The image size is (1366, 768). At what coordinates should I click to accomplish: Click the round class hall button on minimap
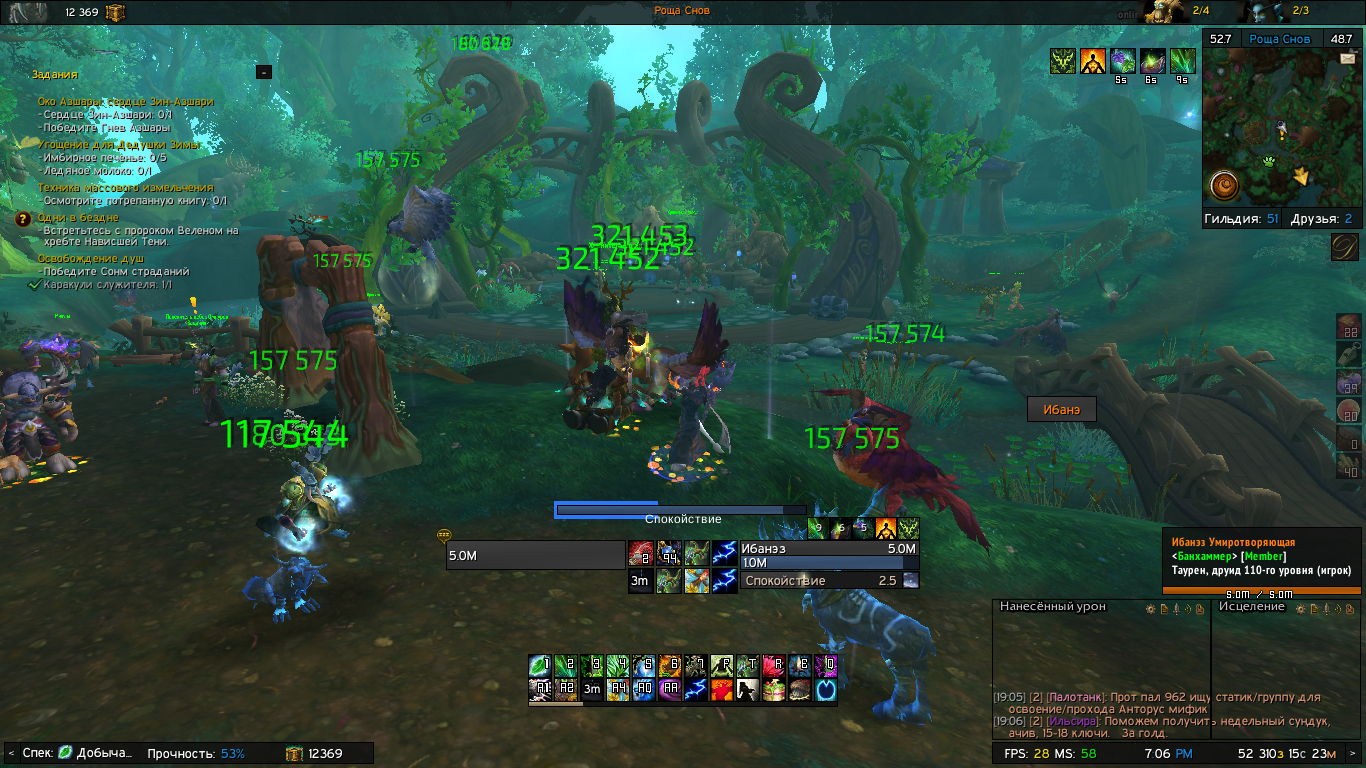[1225, 185]
